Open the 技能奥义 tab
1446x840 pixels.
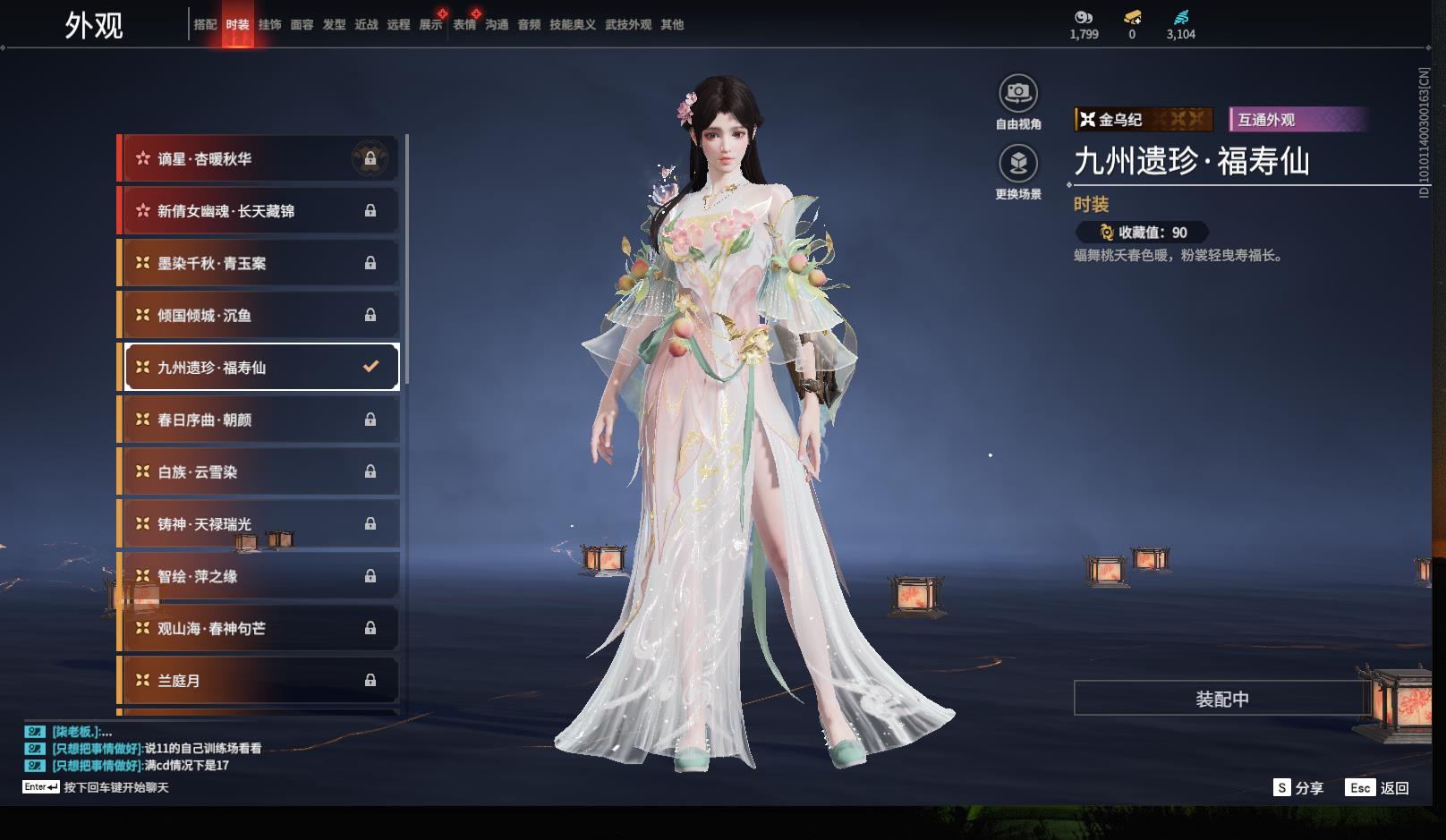tap(572, 25)
